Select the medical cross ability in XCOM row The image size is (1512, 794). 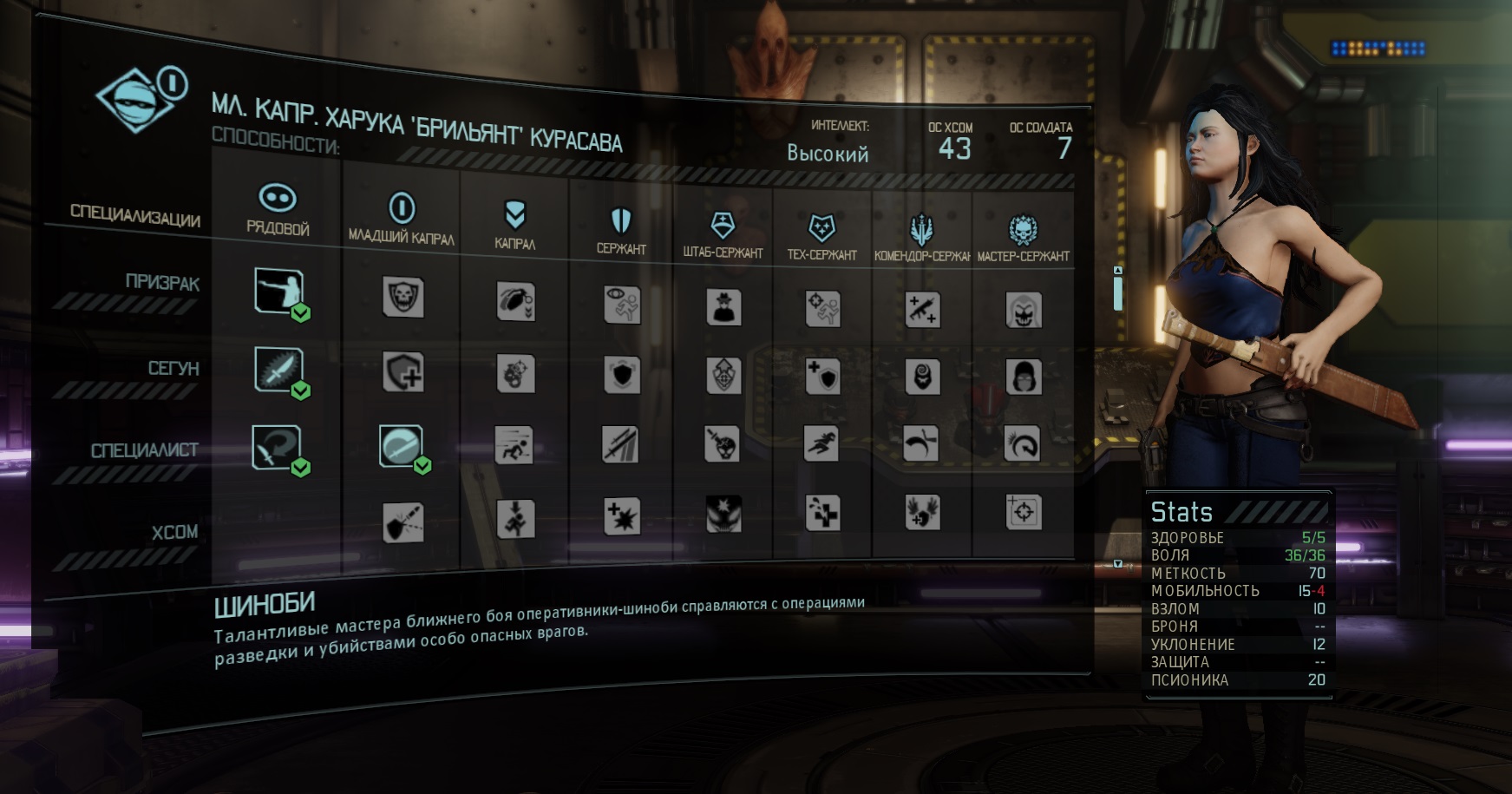point(821,513)
